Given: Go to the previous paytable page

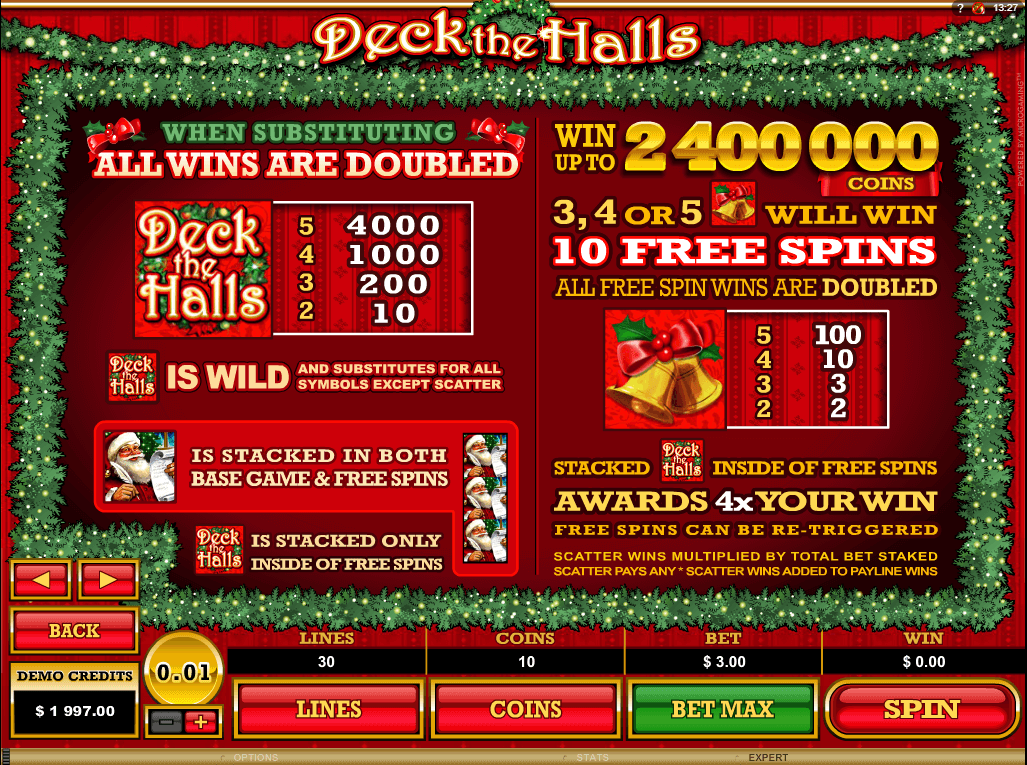Looking at the screenshot, I should coord(40,579).
